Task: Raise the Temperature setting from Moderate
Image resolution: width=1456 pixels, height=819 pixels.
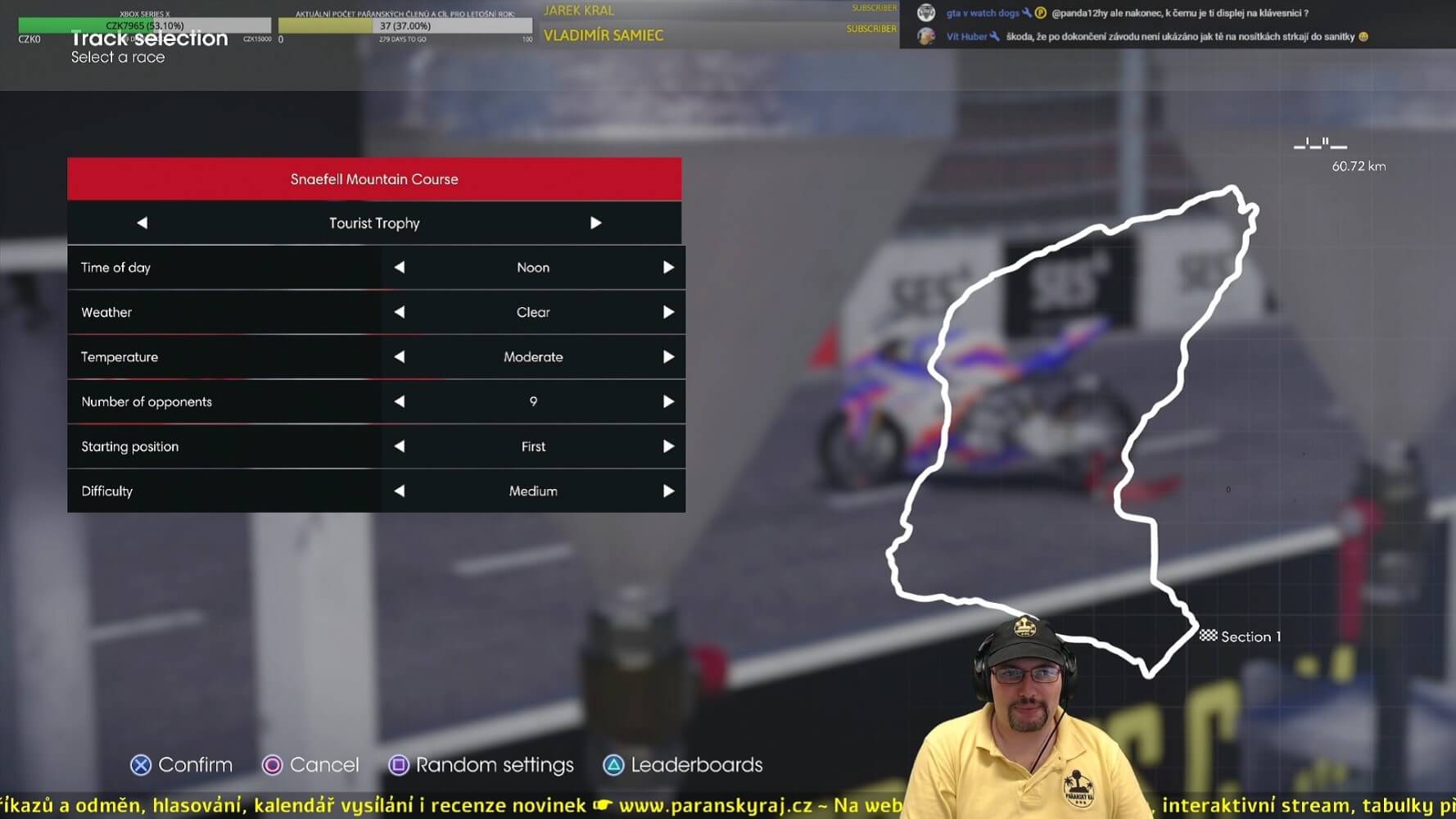Action: [x=668, y=357]
